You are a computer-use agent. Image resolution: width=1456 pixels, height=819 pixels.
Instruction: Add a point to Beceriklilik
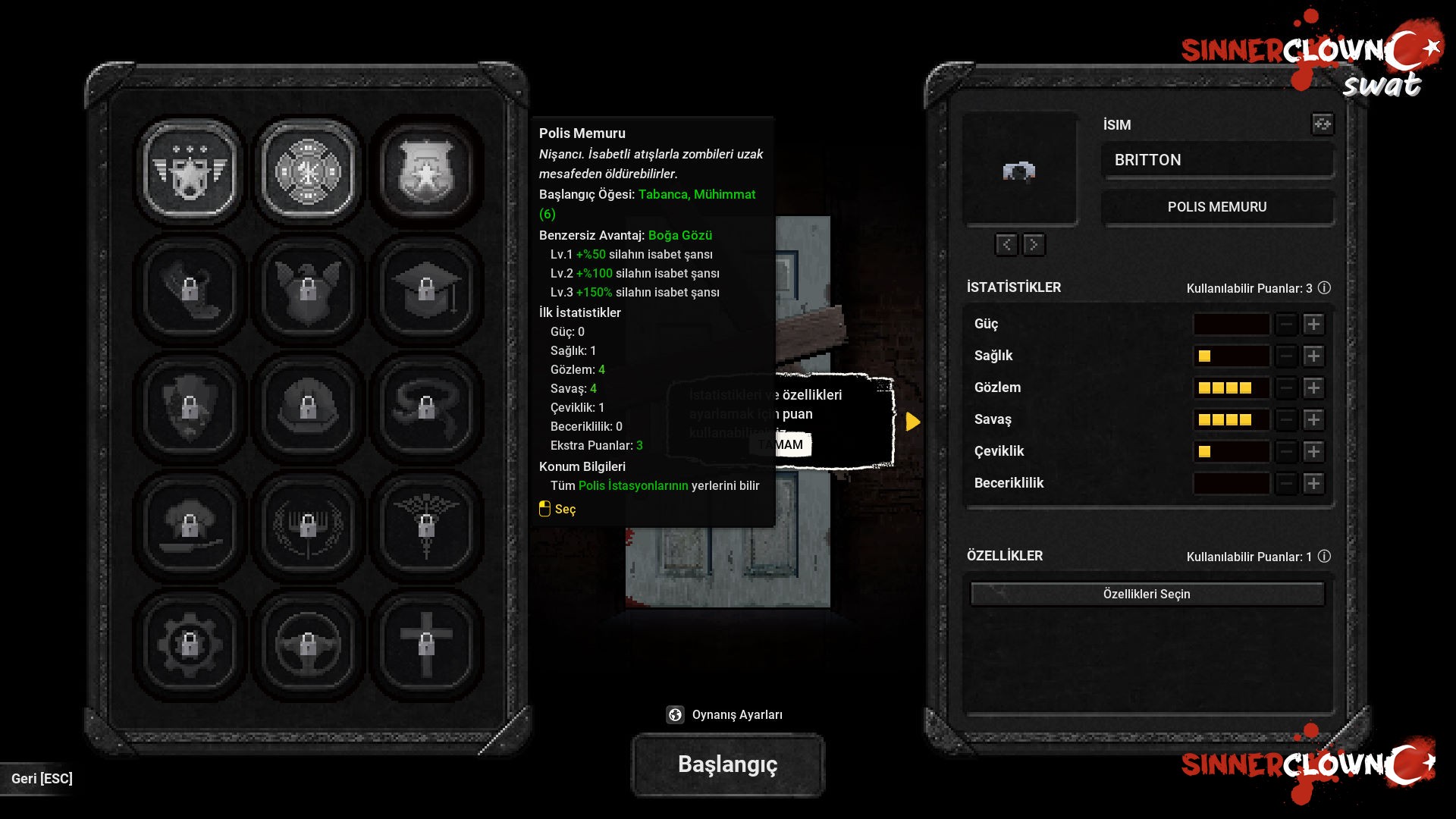click(1313, 484)
